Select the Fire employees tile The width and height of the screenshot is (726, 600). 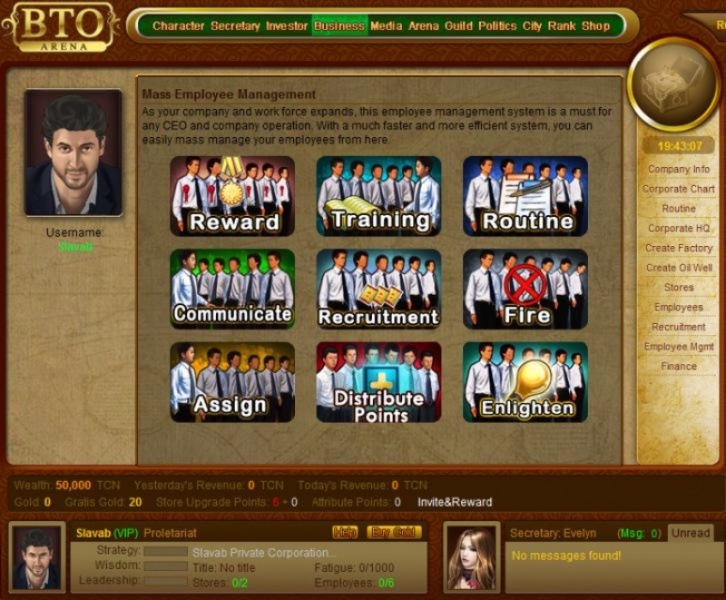pyautogui.click(x=524, y=290)
